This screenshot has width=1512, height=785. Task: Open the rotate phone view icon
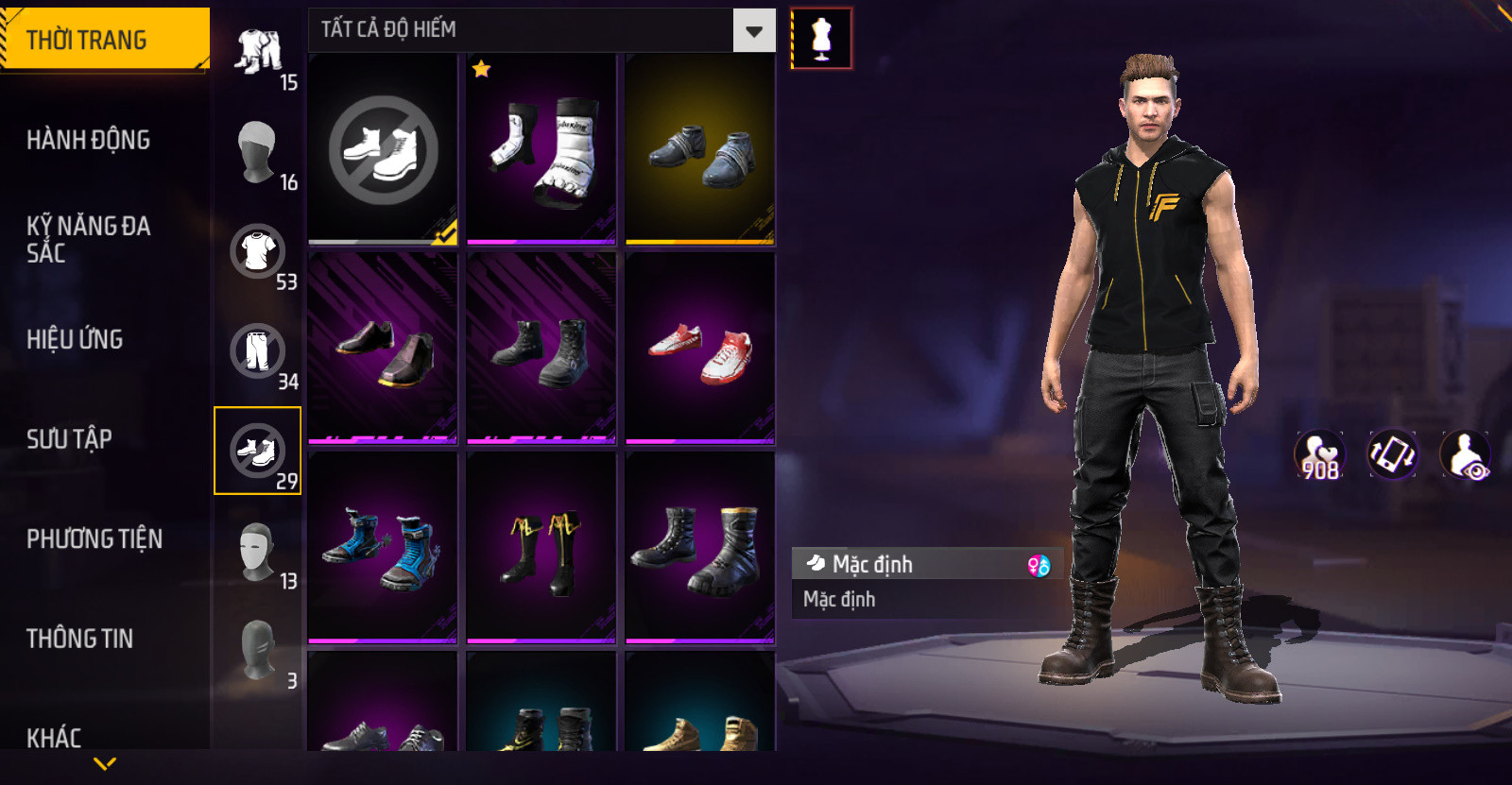[1392, 454]
